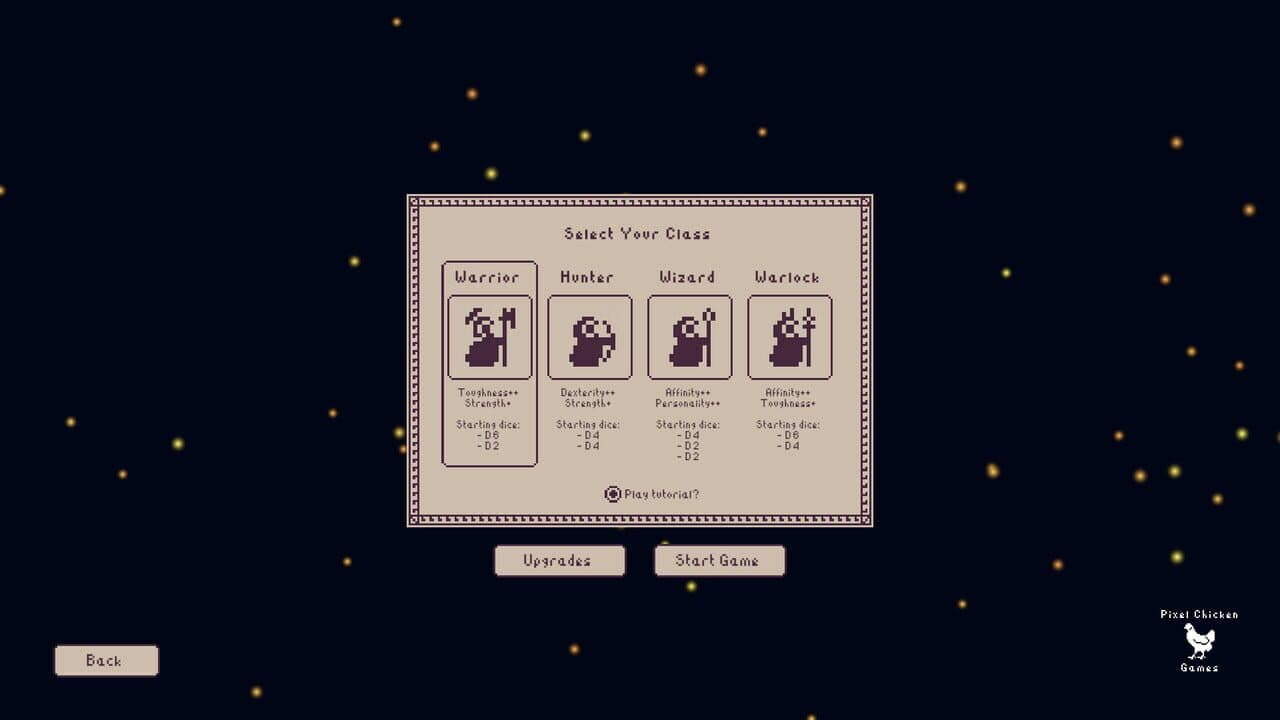Click the Back button
The image size is (1280, 720).
(x=106, y=660)
